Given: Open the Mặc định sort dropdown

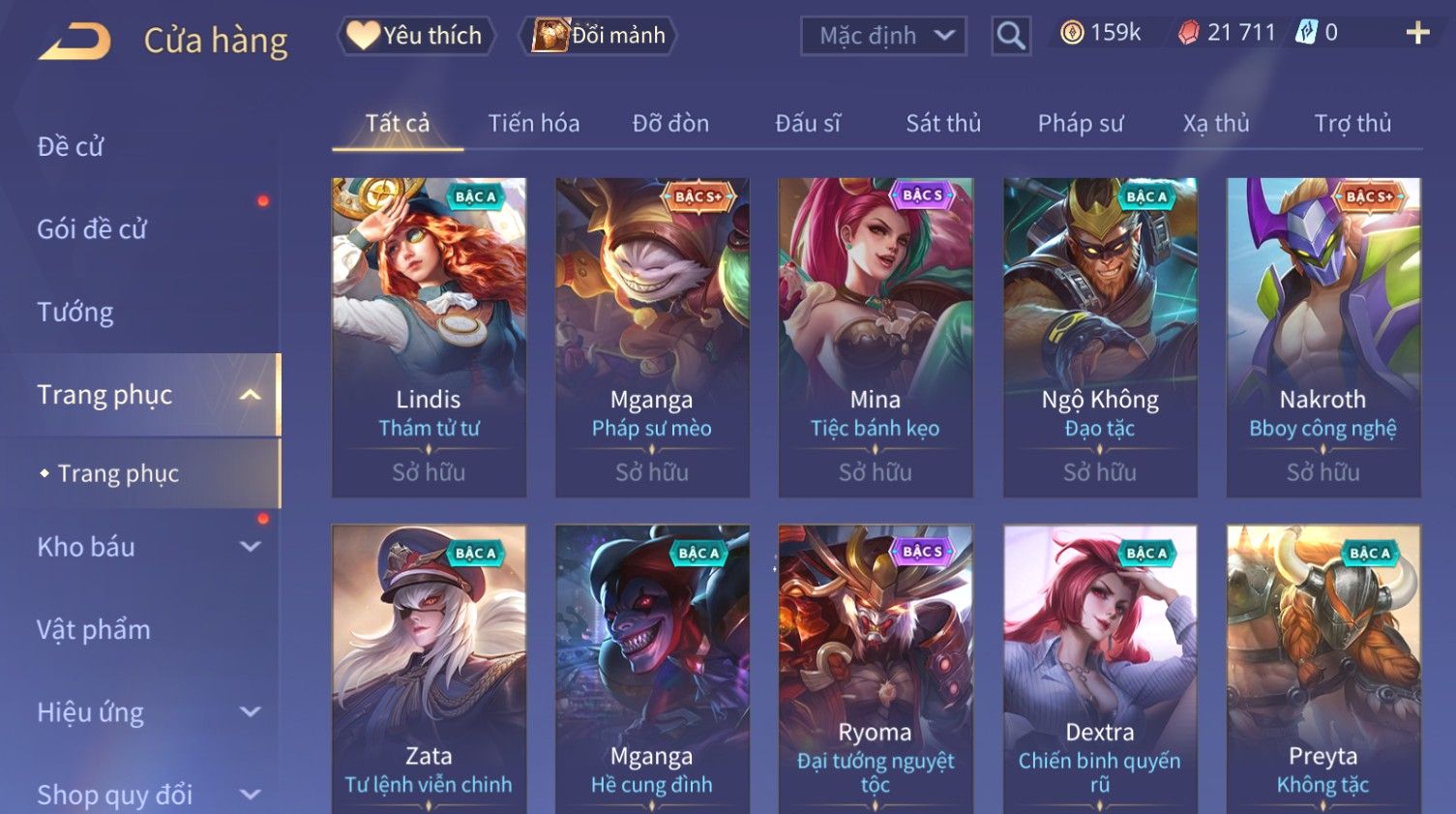Looking at the screenshot, I should click(x=883, y=37).
